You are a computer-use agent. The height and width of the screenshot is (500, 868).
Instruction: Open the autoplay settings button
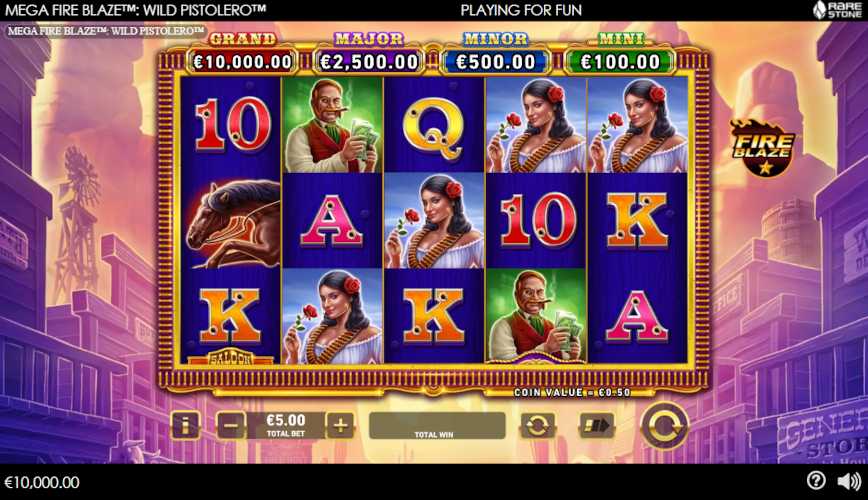pos(537,426)
